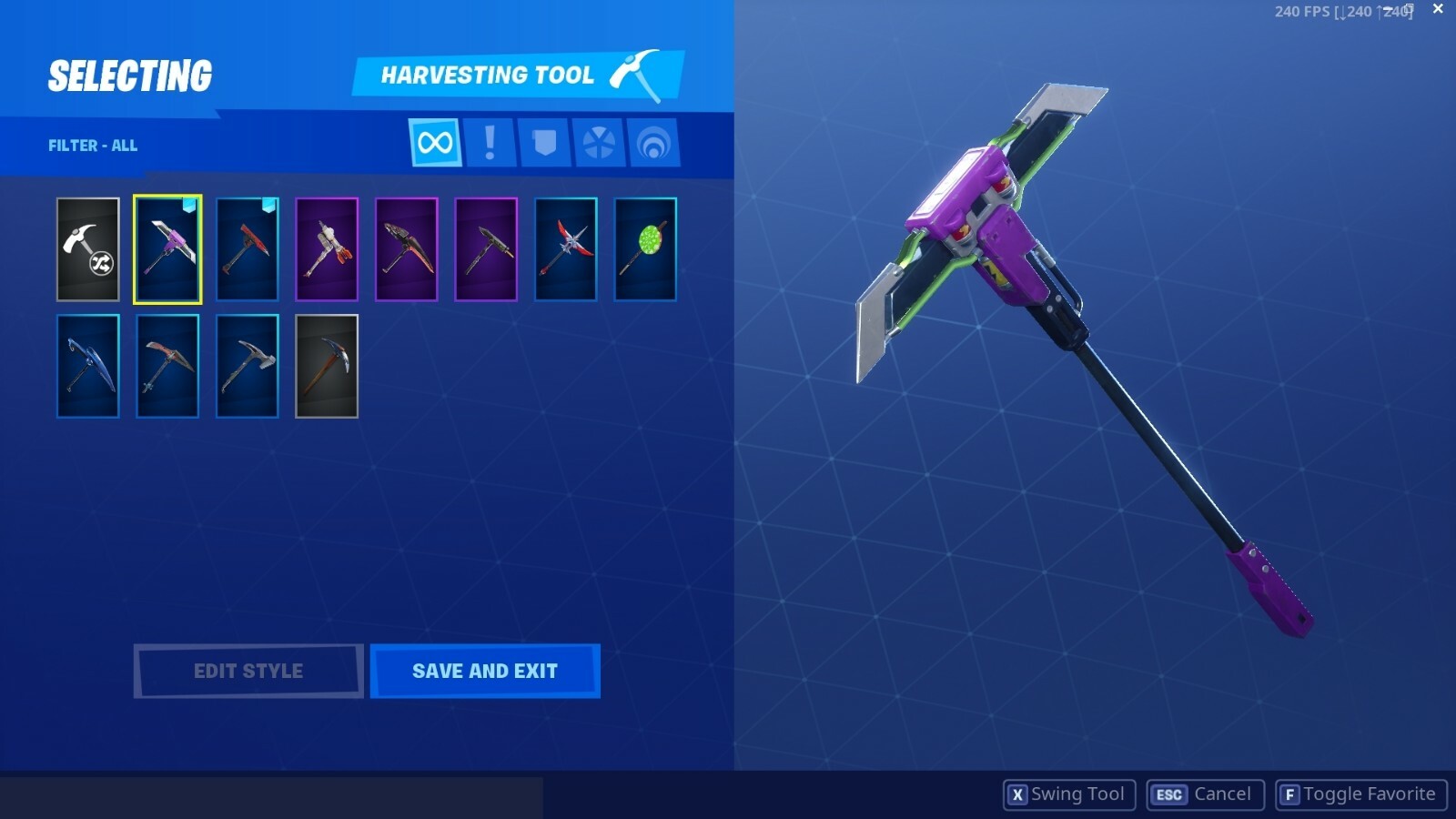Click the Edit Style button
This screenshot has height=819, width=1456.
247,671
